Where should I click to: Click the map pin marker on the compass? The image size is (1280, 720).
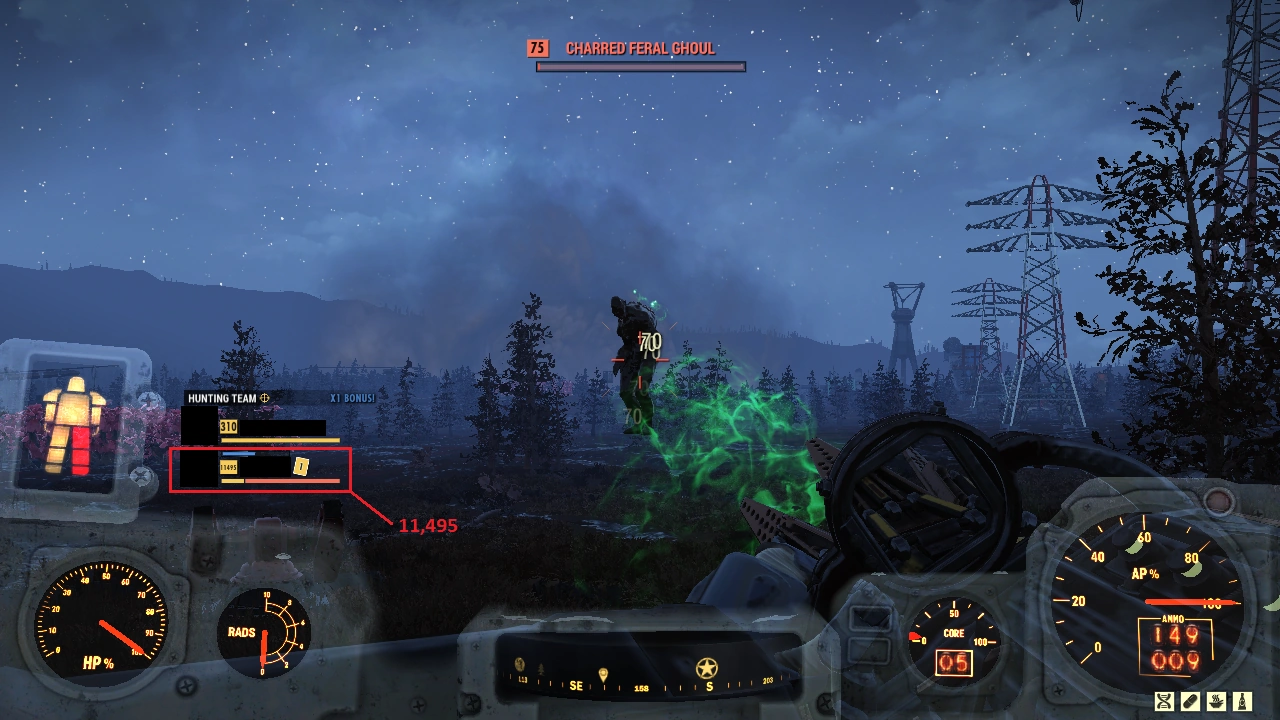point(603,673)
